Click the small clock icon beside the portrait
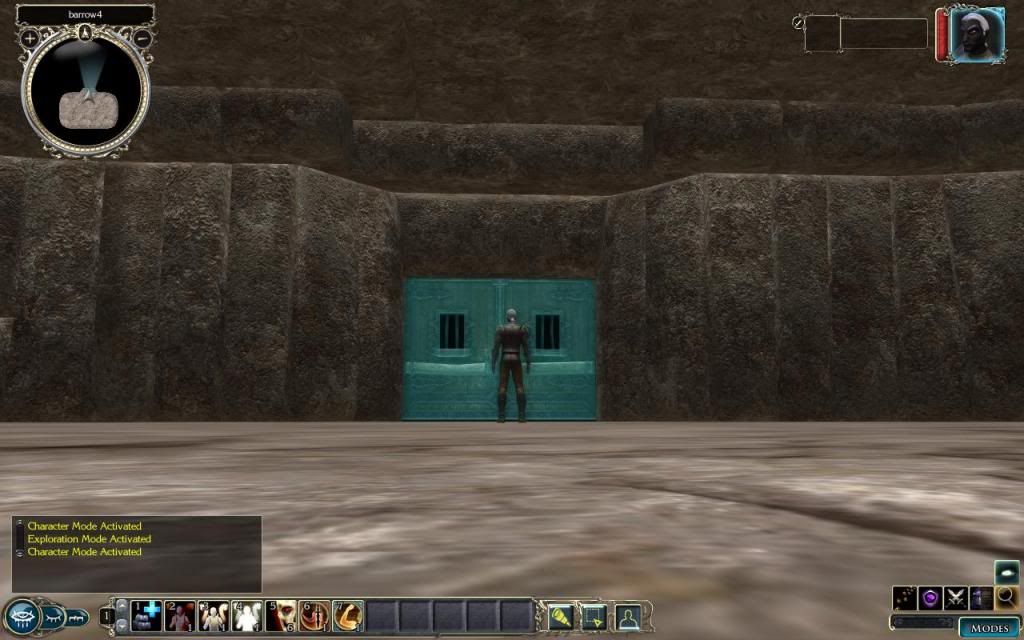 point(798,21)
